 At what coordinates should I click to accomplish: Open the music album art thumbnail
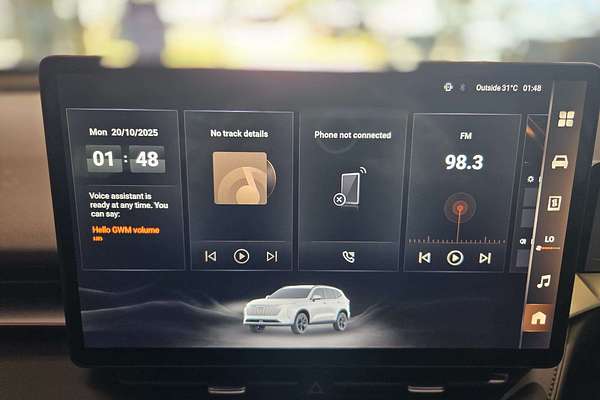click(240, 178)
